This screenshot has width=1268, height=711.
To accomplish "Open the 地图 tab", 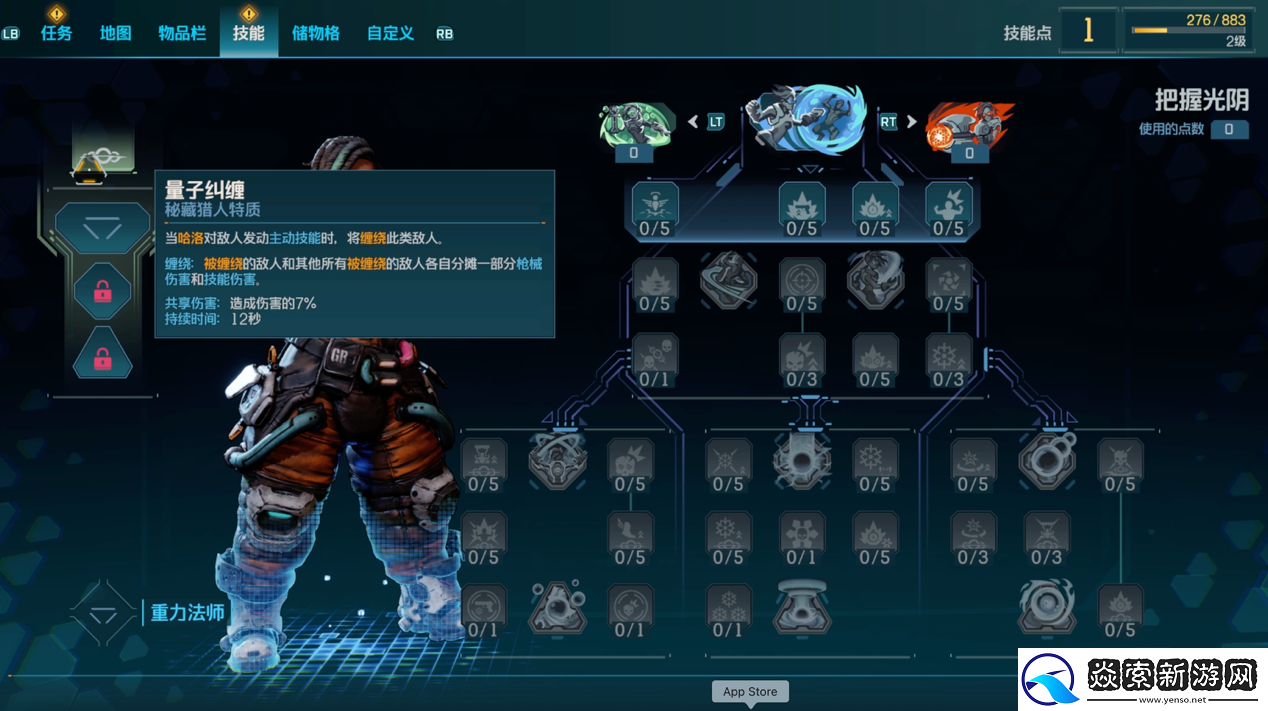I will pyautogui.click(x=116, y=33).
